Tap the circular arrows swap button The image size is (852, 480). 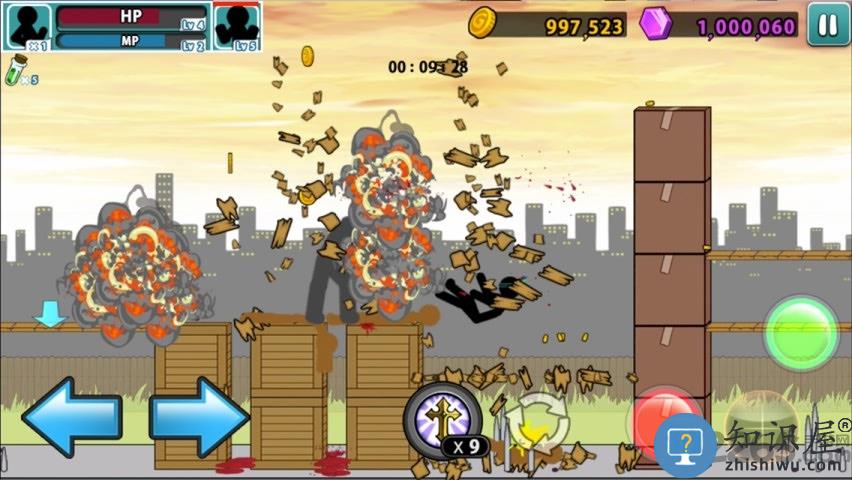[539, 422]
